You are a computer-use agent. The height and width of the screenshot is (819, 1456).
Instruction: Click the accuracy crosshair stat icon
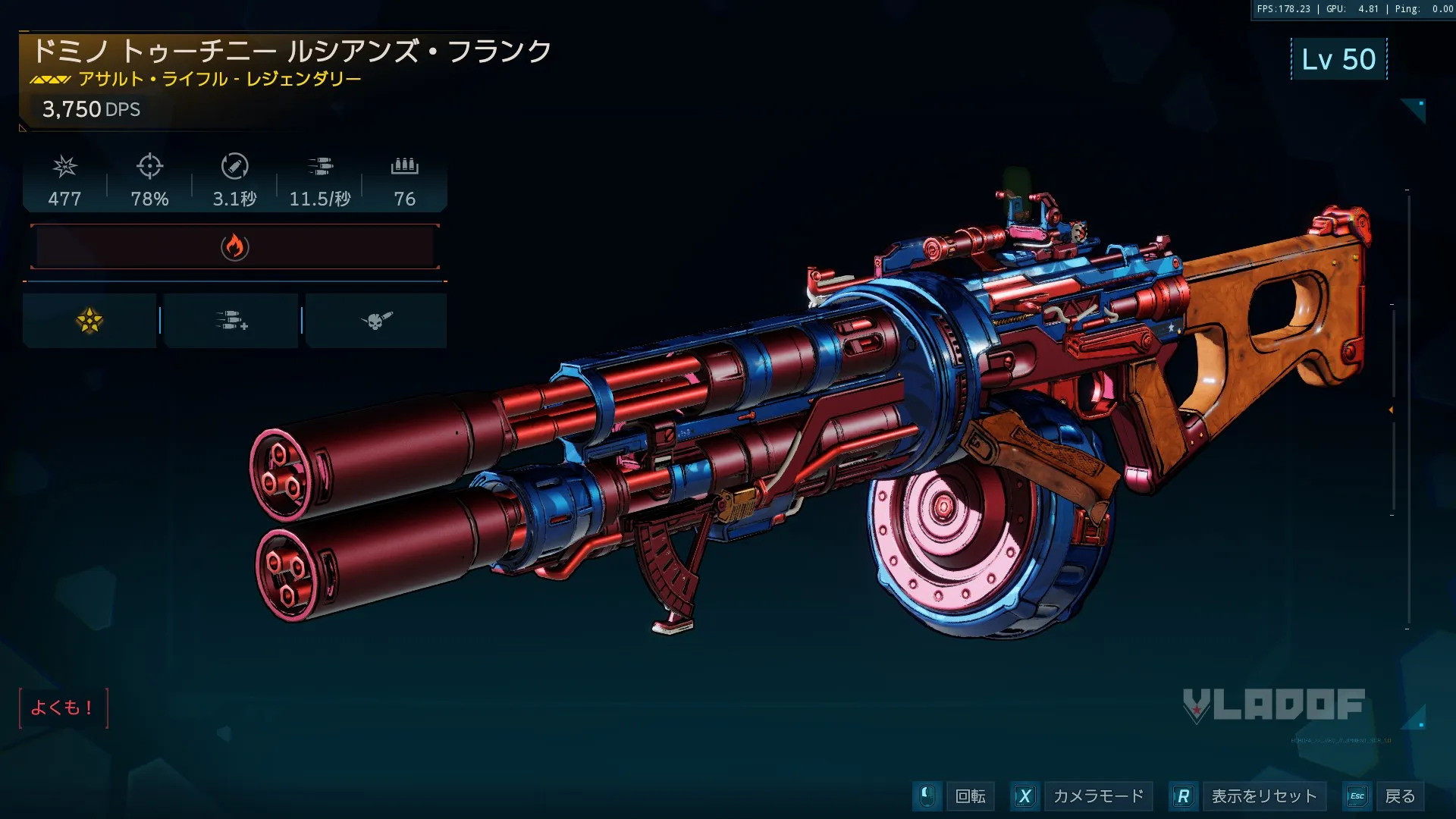tap(150, 166)
